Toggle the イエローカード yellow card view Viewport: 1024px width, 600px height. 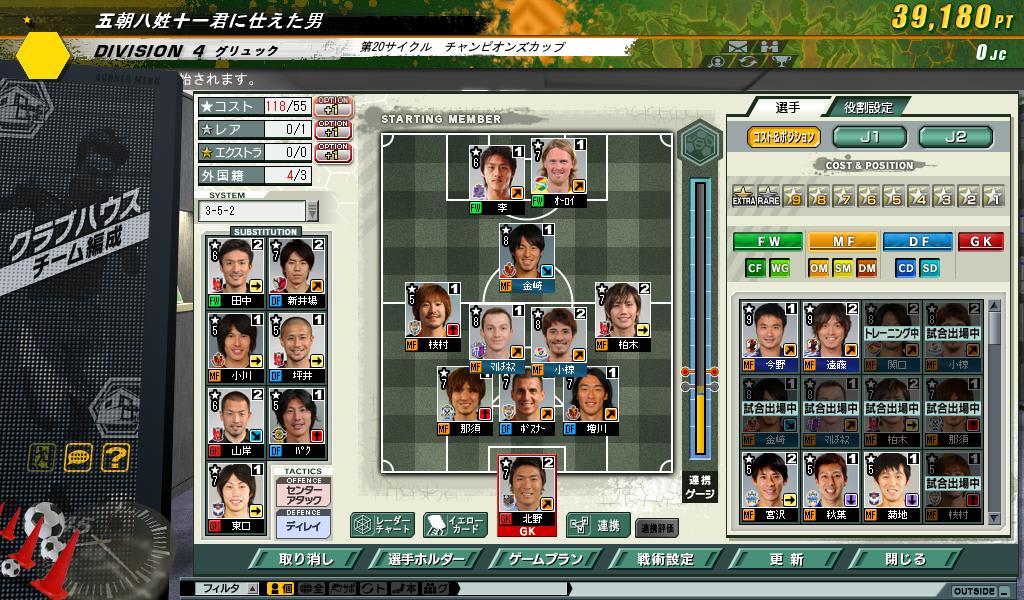point(455,525)
